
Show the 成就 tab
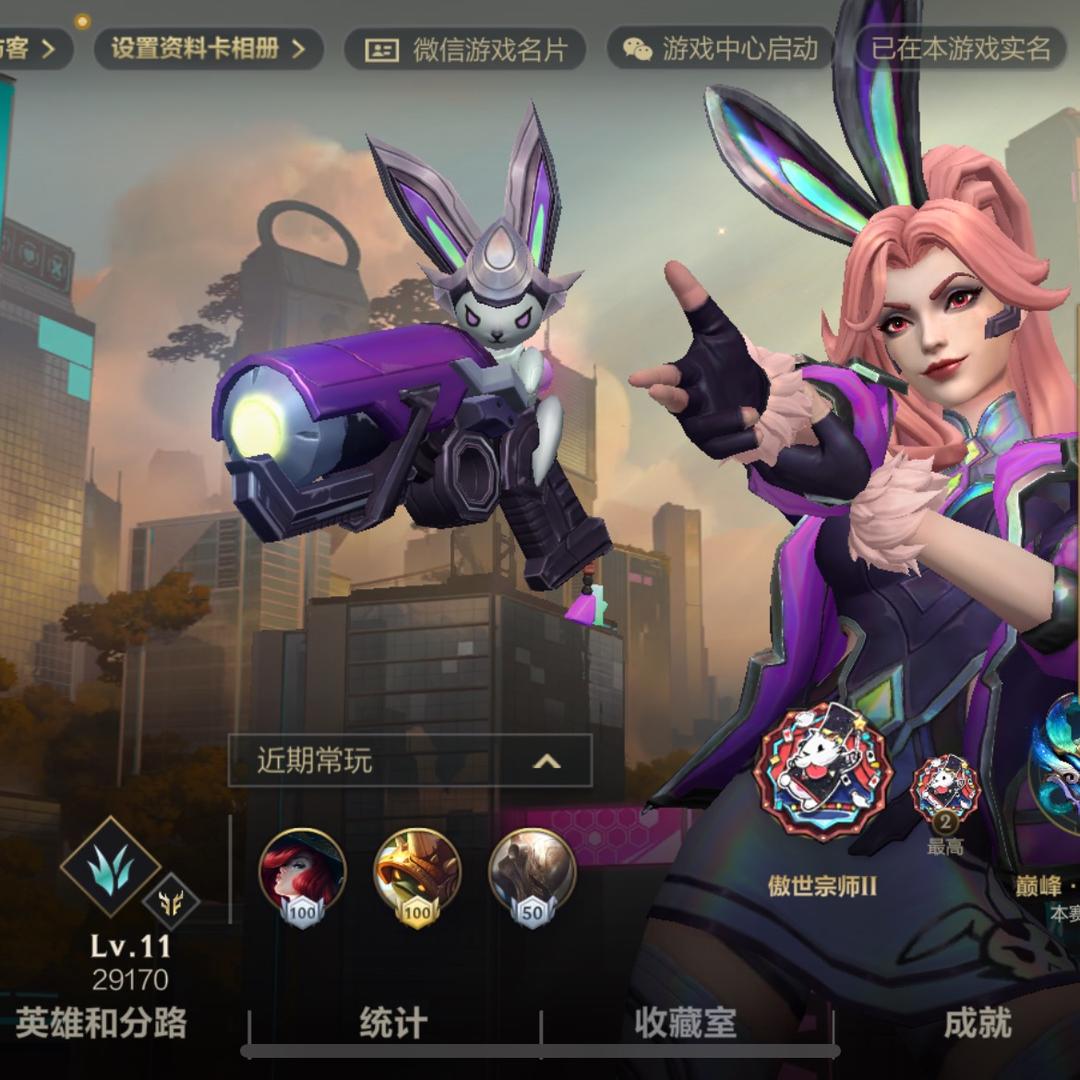pos(977,1023)
